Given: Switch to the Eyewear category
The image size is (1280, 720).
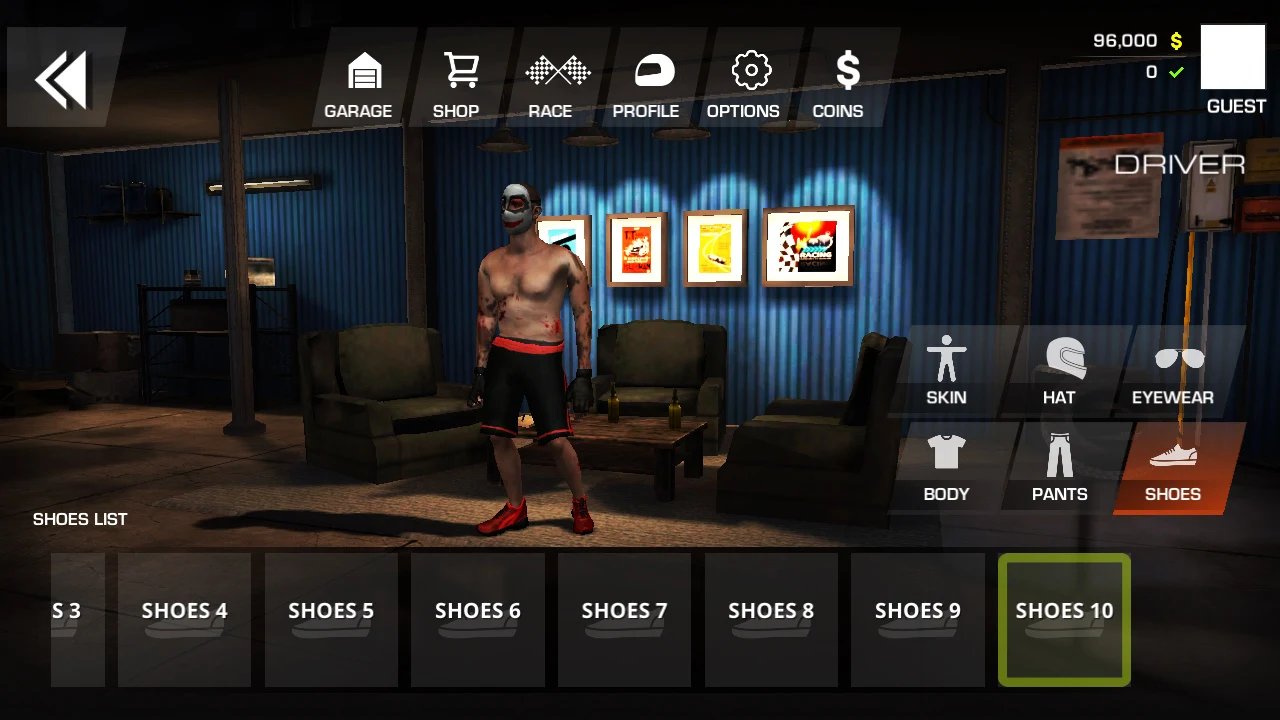Looking at the screenshot, I should pos(1172,371).
